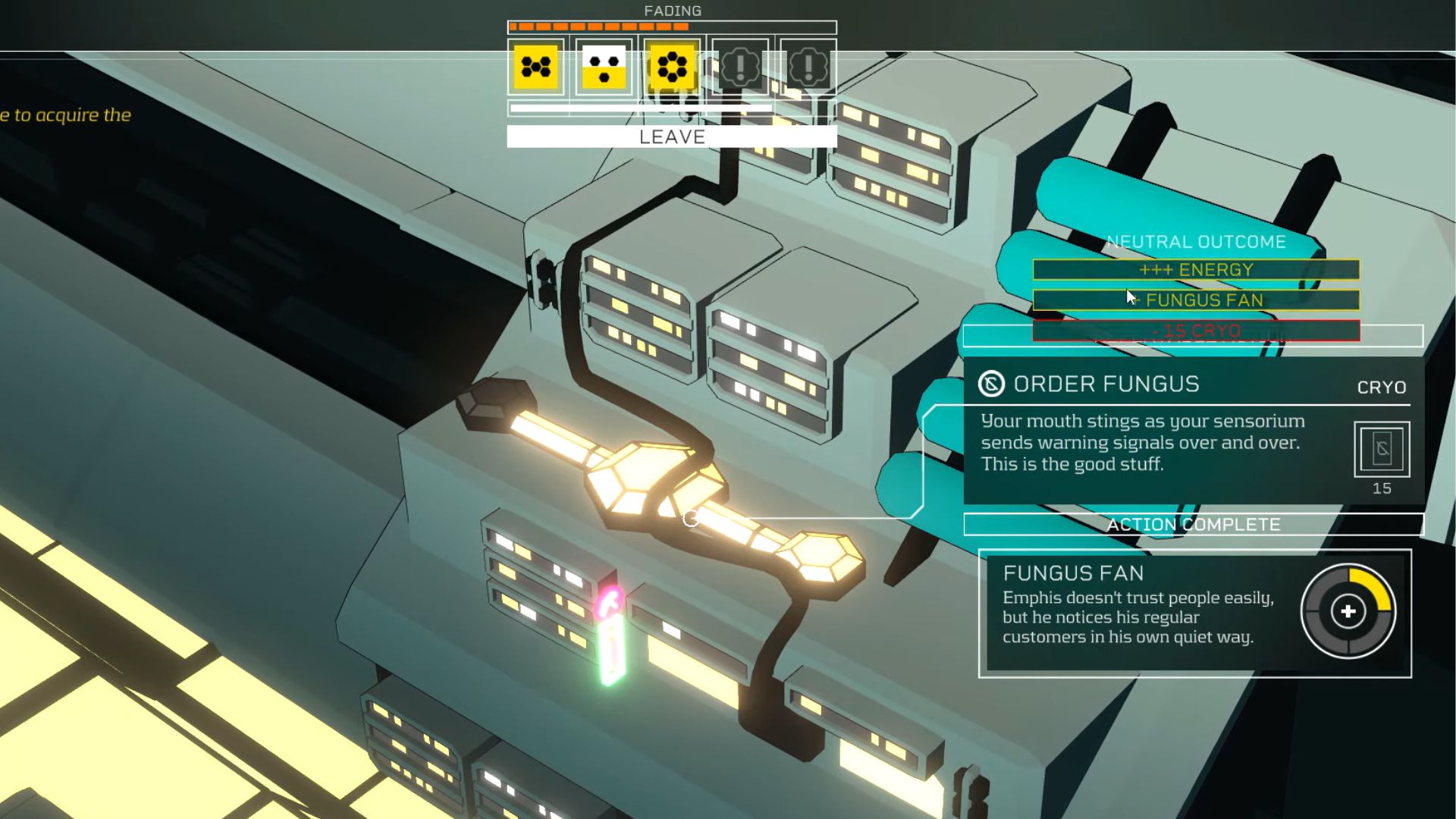Viewport: 1456px width, 819px height.
Task: Toggle the FUNGUS FAN outcome entry
Action: [x=1195, y=300]
